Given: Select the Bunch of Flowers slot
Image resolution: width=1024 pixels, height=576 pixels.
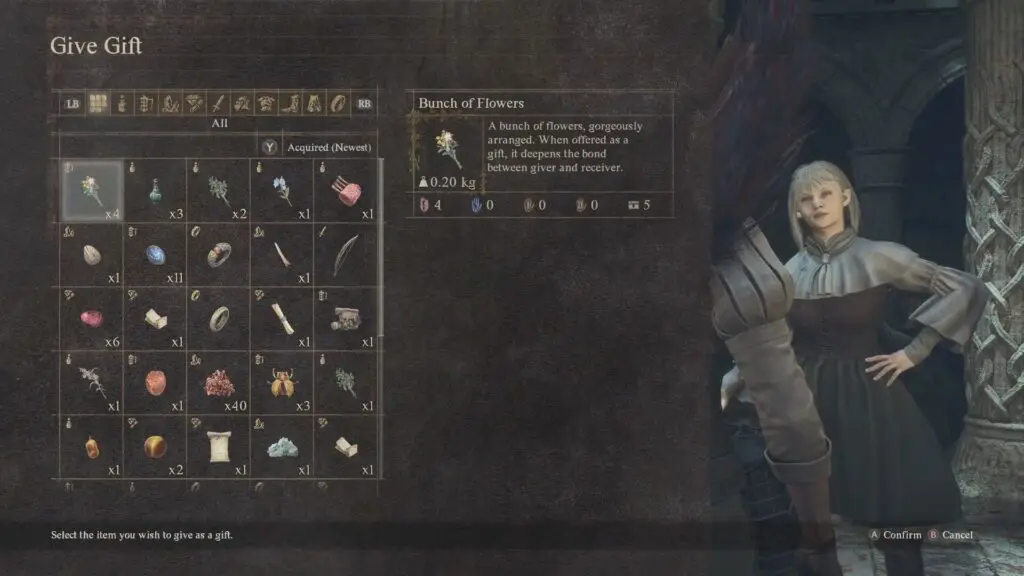Looking at the screenshot, I should point(92,190).
